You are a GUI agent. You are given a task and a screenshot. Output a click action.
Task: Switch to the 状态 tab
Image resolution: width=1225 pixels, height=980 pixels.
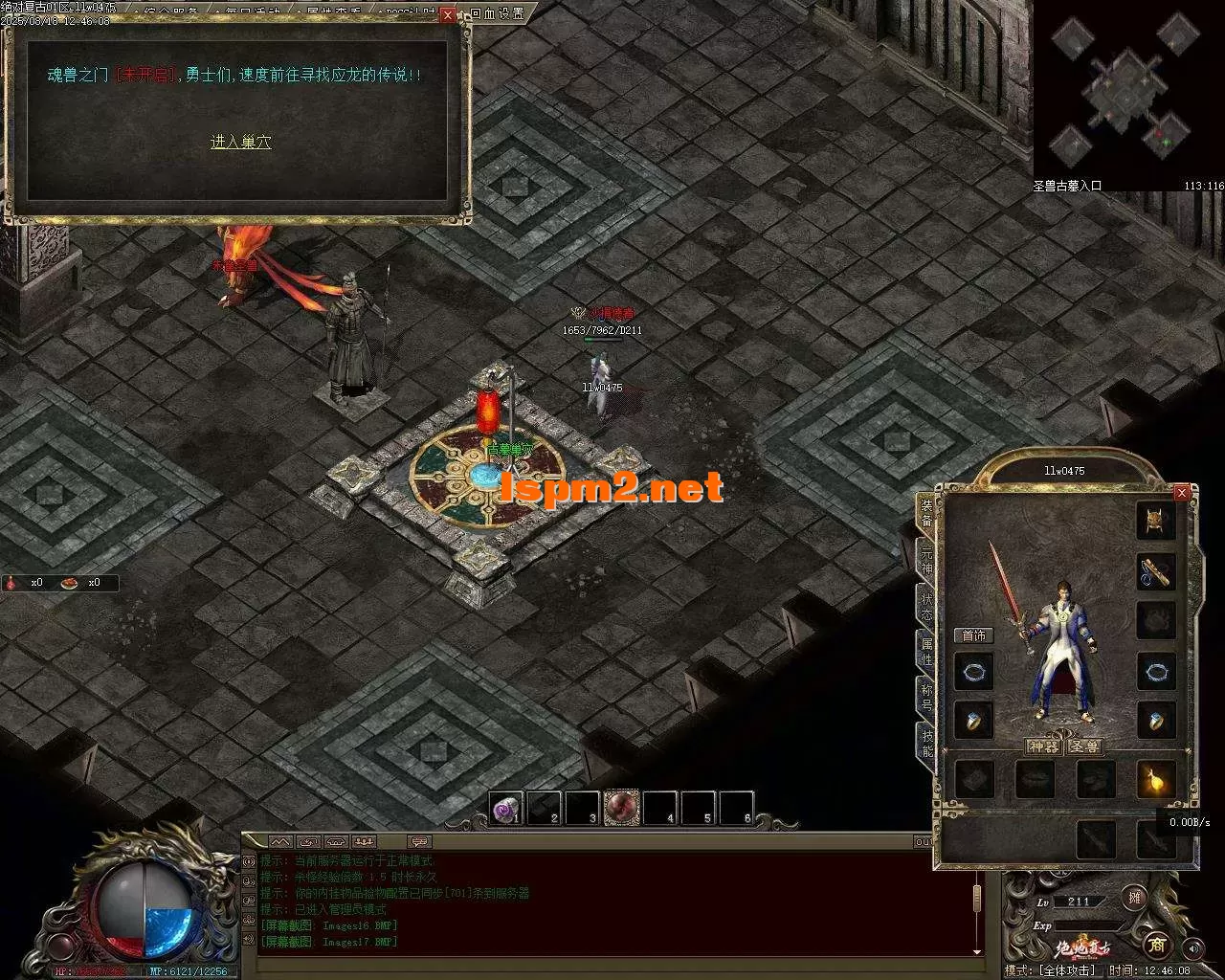tap(925, 606)
